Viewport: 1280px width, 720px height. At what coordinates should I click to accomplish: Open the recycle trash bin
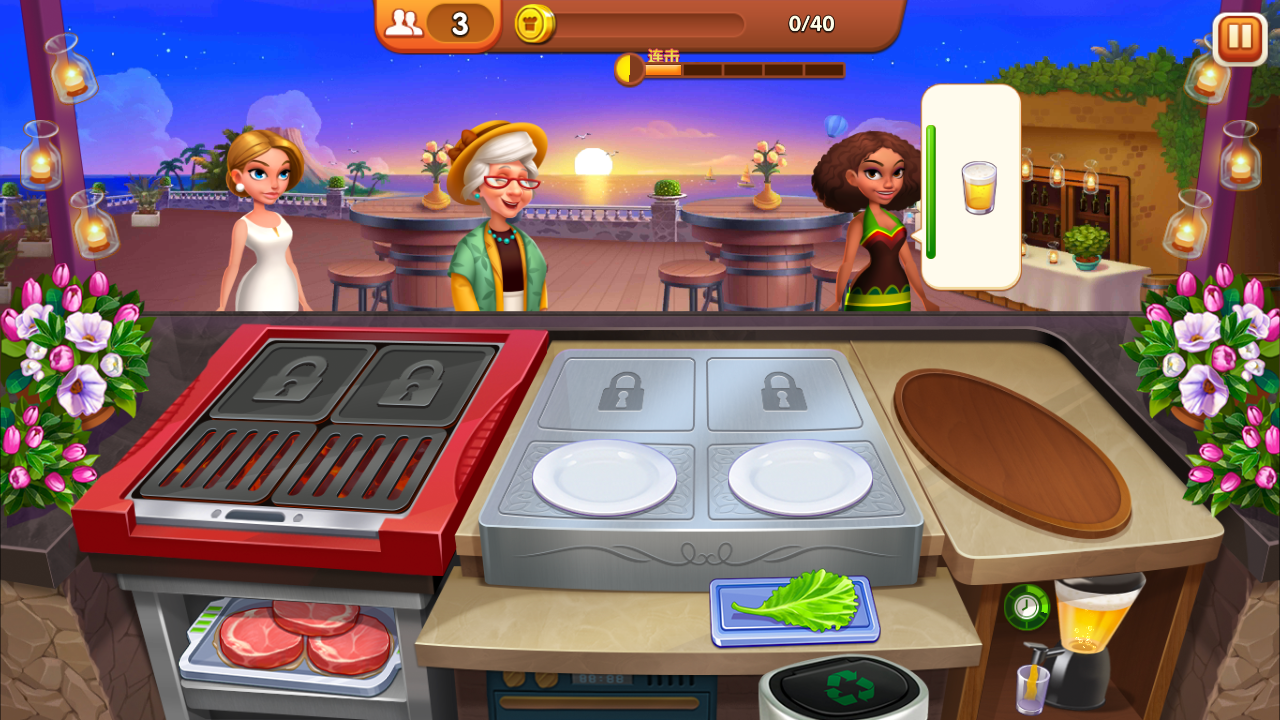tap(845, 688)
